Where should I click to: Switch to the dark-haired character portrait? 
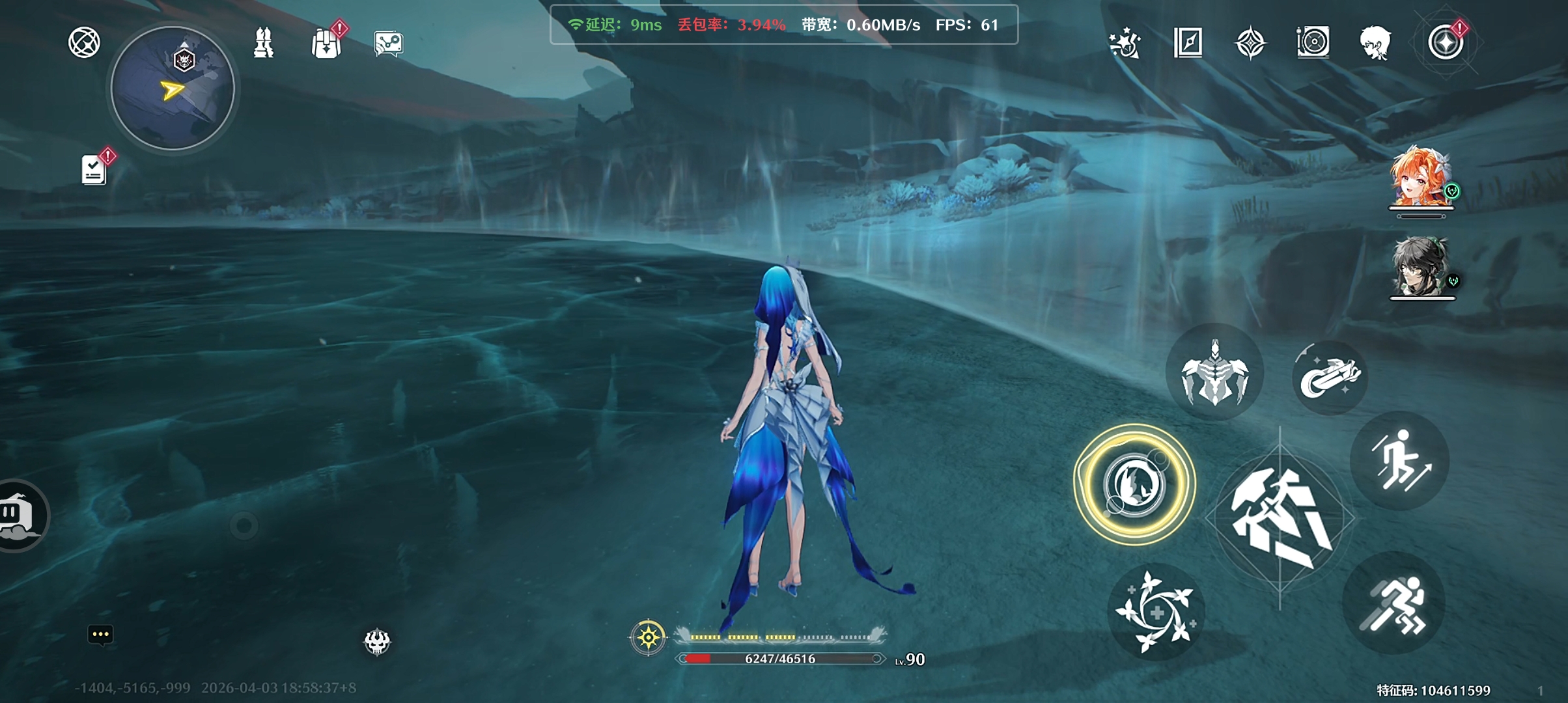tap(1421, 268)
